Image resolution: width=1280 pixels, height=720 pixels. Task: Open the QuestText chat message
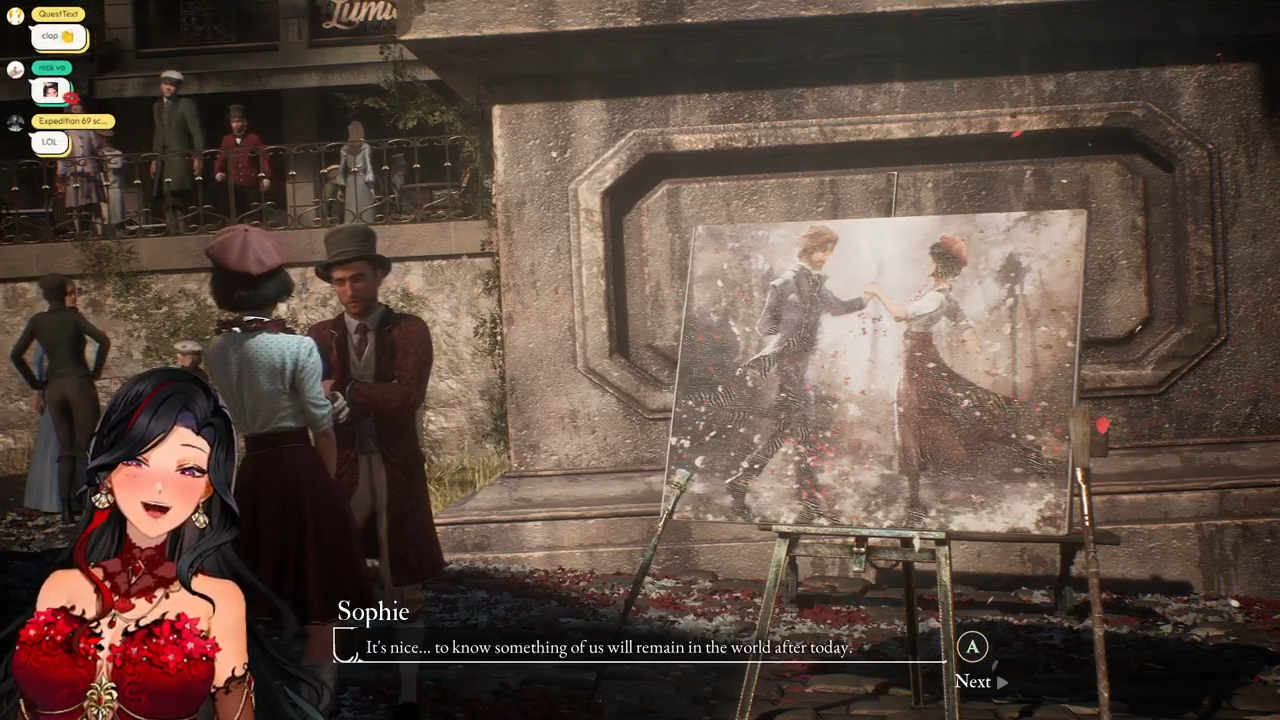coord(58,37)
